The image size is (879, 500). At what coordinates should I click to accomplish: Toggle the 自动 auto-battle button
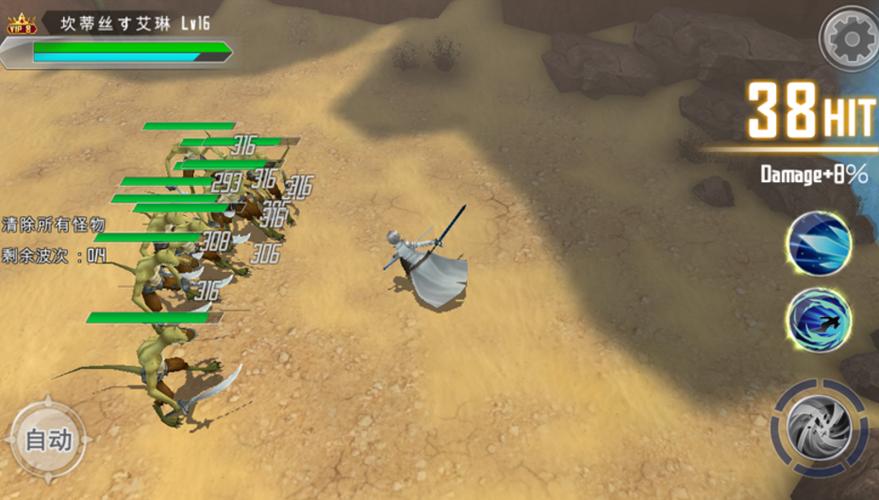point(47,439)
